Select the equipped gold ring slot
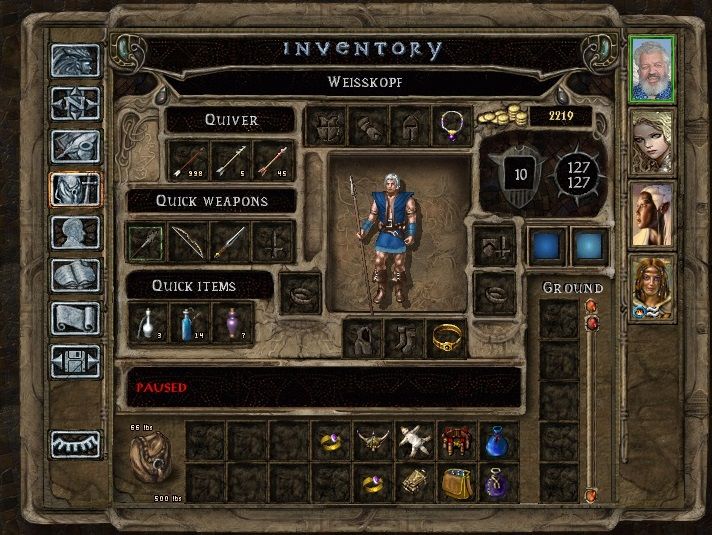 tap(447, 340)
